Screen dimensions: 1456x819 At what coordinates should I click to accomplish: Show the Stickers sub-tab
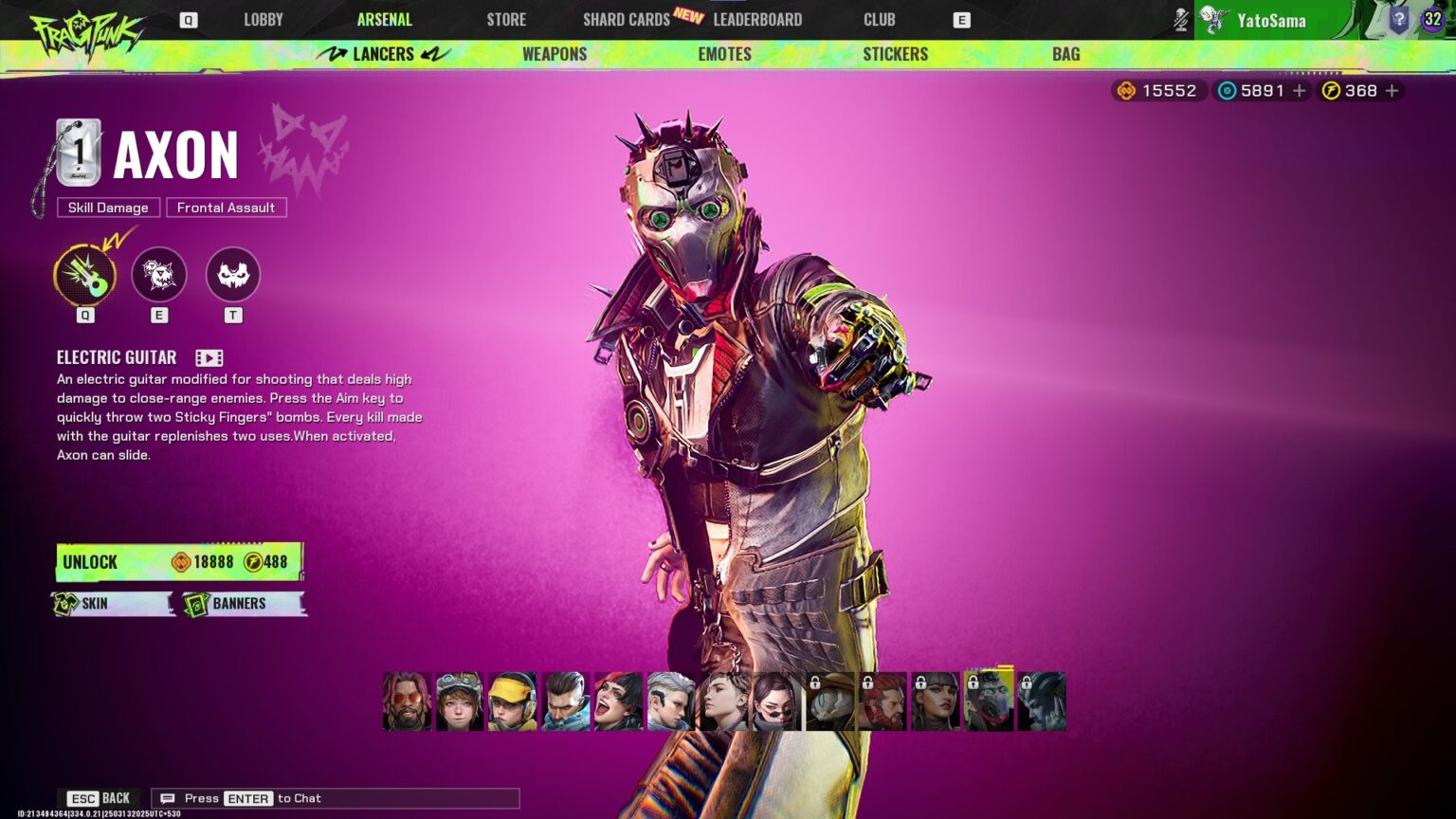895,54
